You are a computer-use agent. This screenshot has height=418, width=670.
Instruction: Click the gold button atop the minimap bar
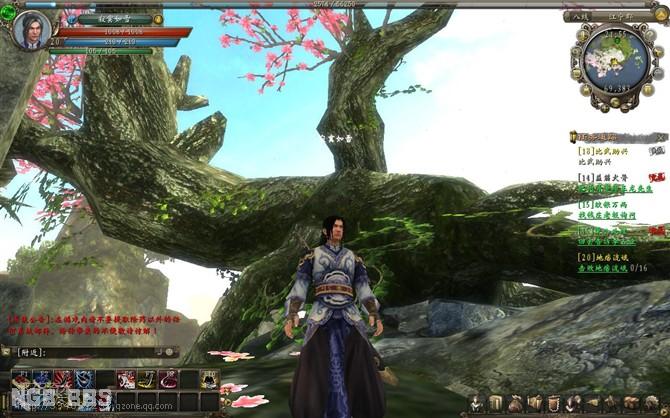(661, 16)
